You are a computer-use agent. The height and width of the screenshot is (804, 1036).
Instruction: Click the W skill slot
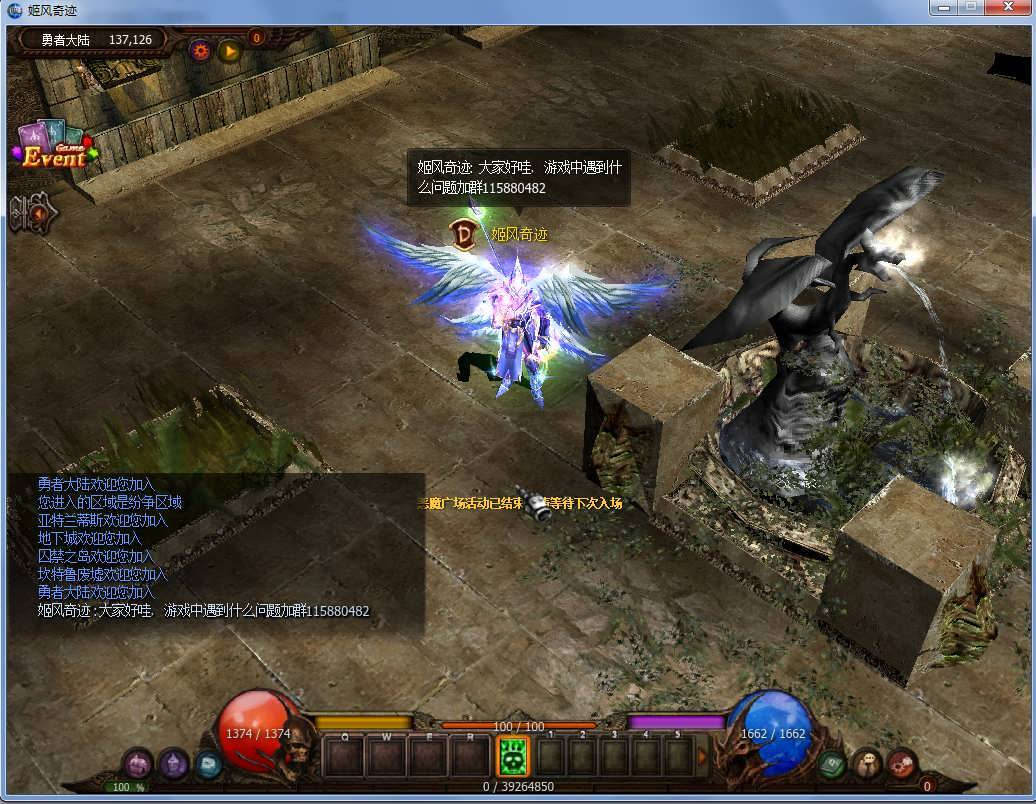click(x=386, y=756)
